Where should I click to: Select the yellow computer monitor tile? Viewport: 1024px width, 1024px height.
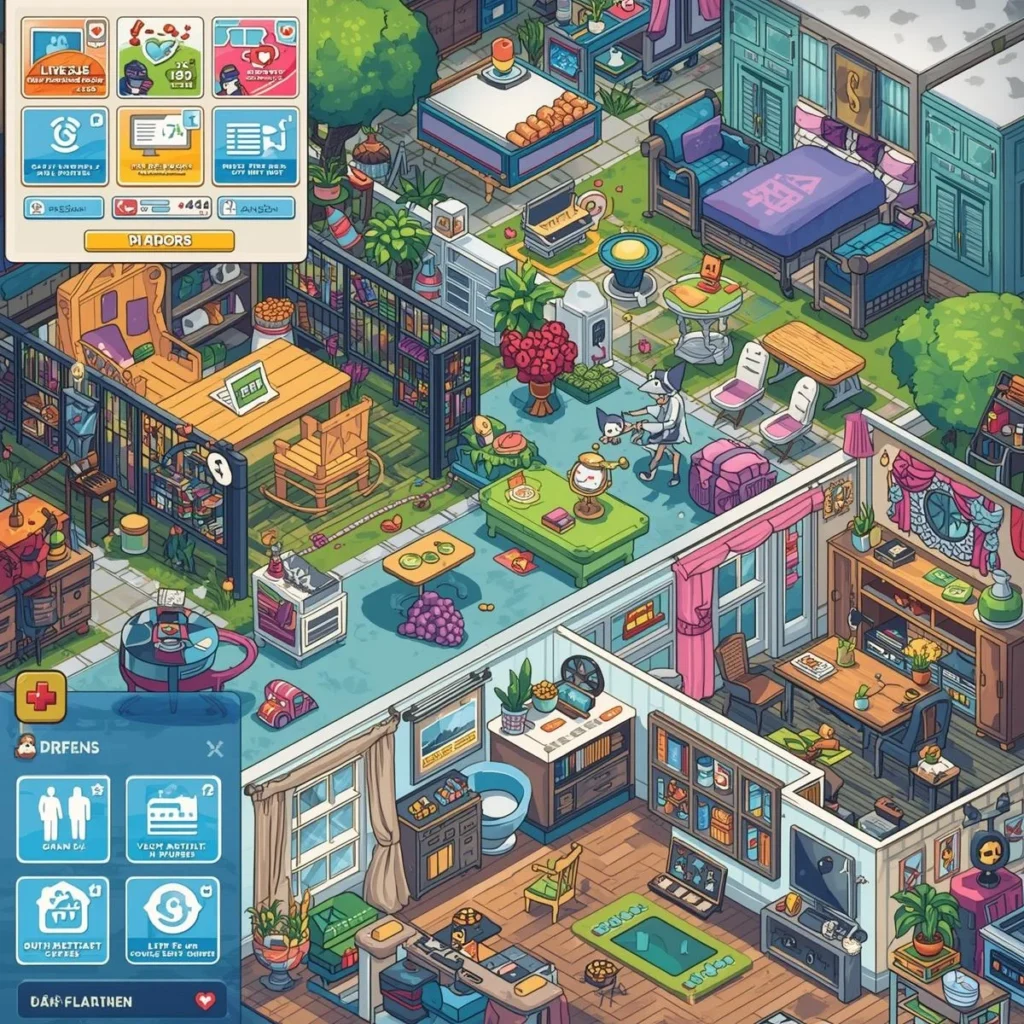point(160,146)
